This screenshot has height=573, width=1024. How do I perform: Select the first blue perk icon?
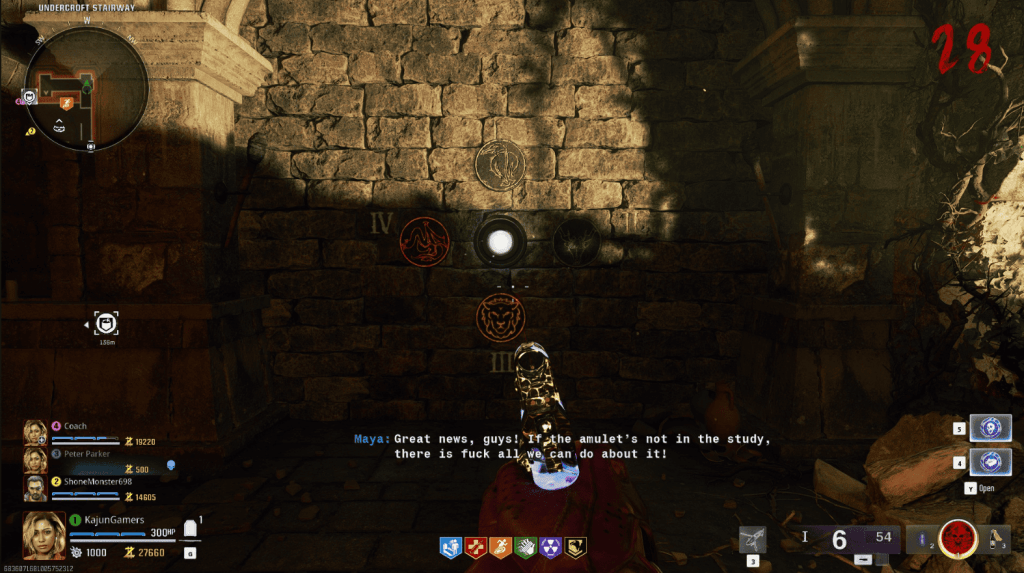coord(449,547)
